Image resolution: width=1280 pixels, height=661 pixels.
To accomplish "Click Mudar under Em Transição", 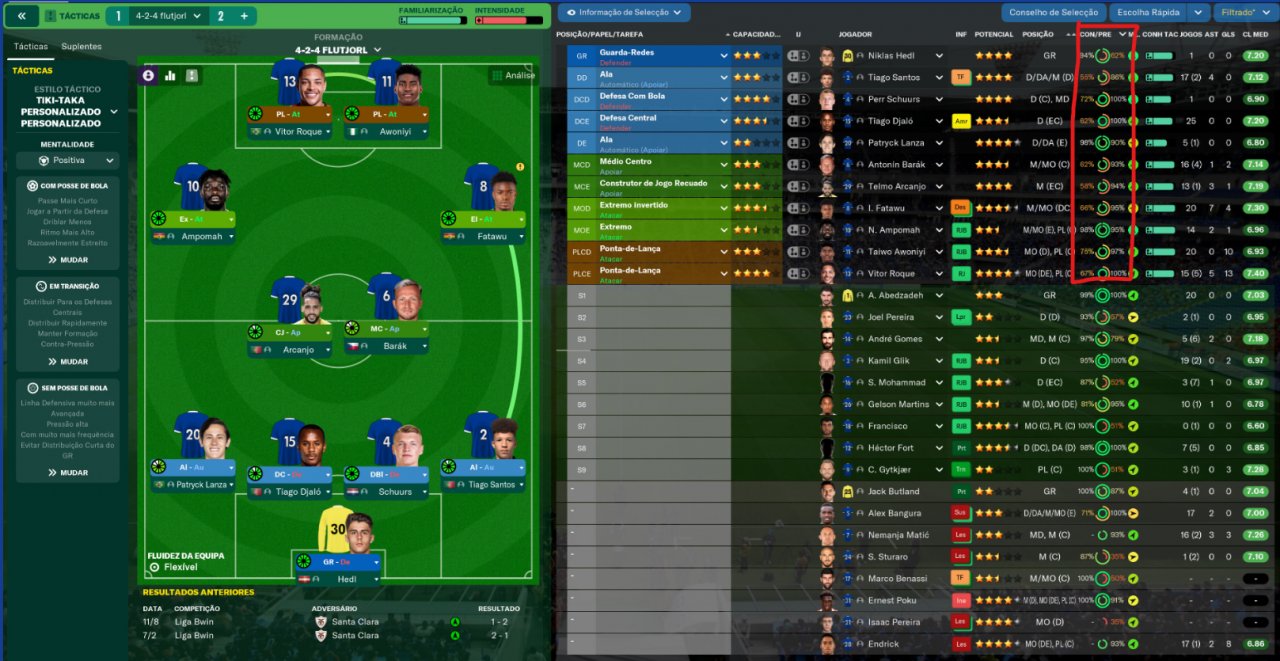I will (68, 362).
